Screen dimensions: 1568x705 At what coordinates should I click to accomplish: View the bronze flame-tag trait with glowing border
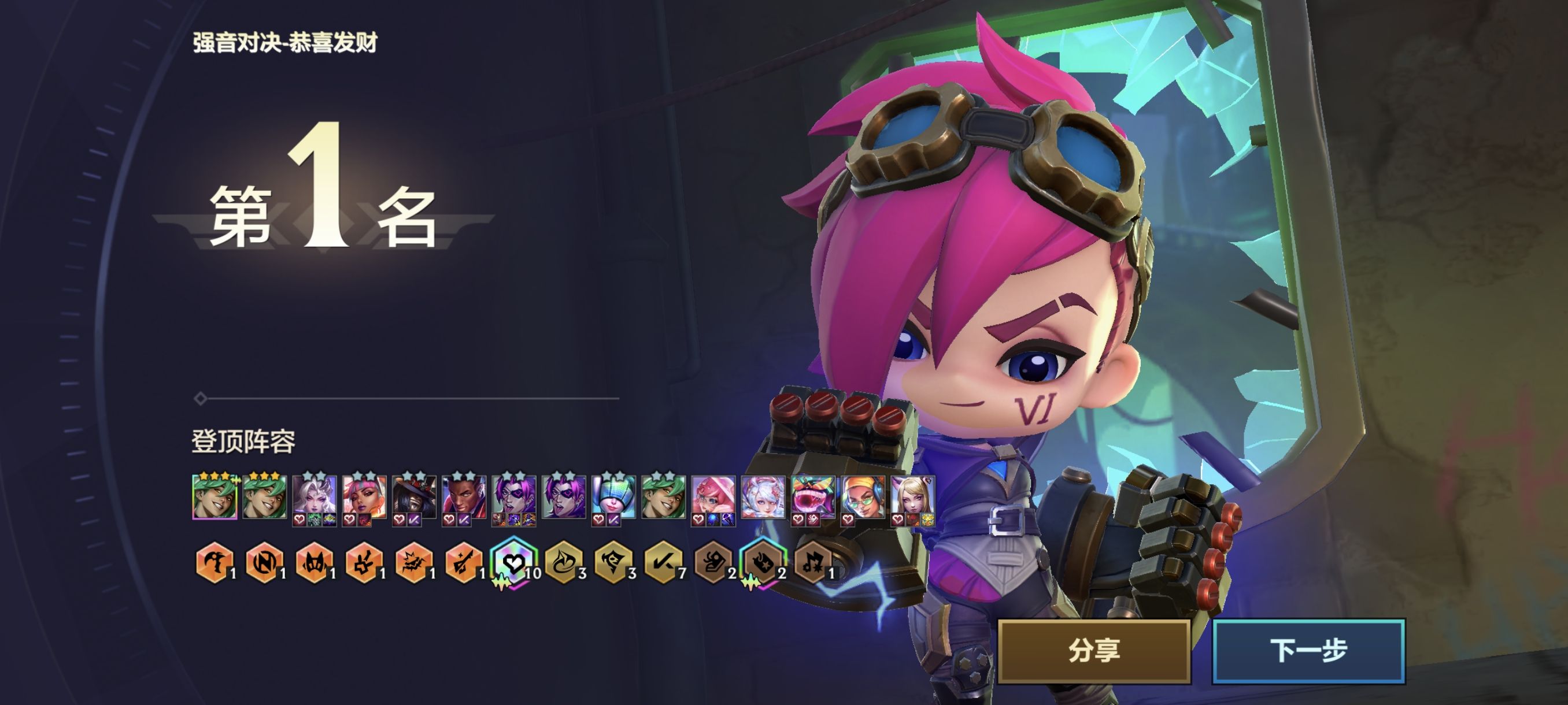(x=763, y=563)
